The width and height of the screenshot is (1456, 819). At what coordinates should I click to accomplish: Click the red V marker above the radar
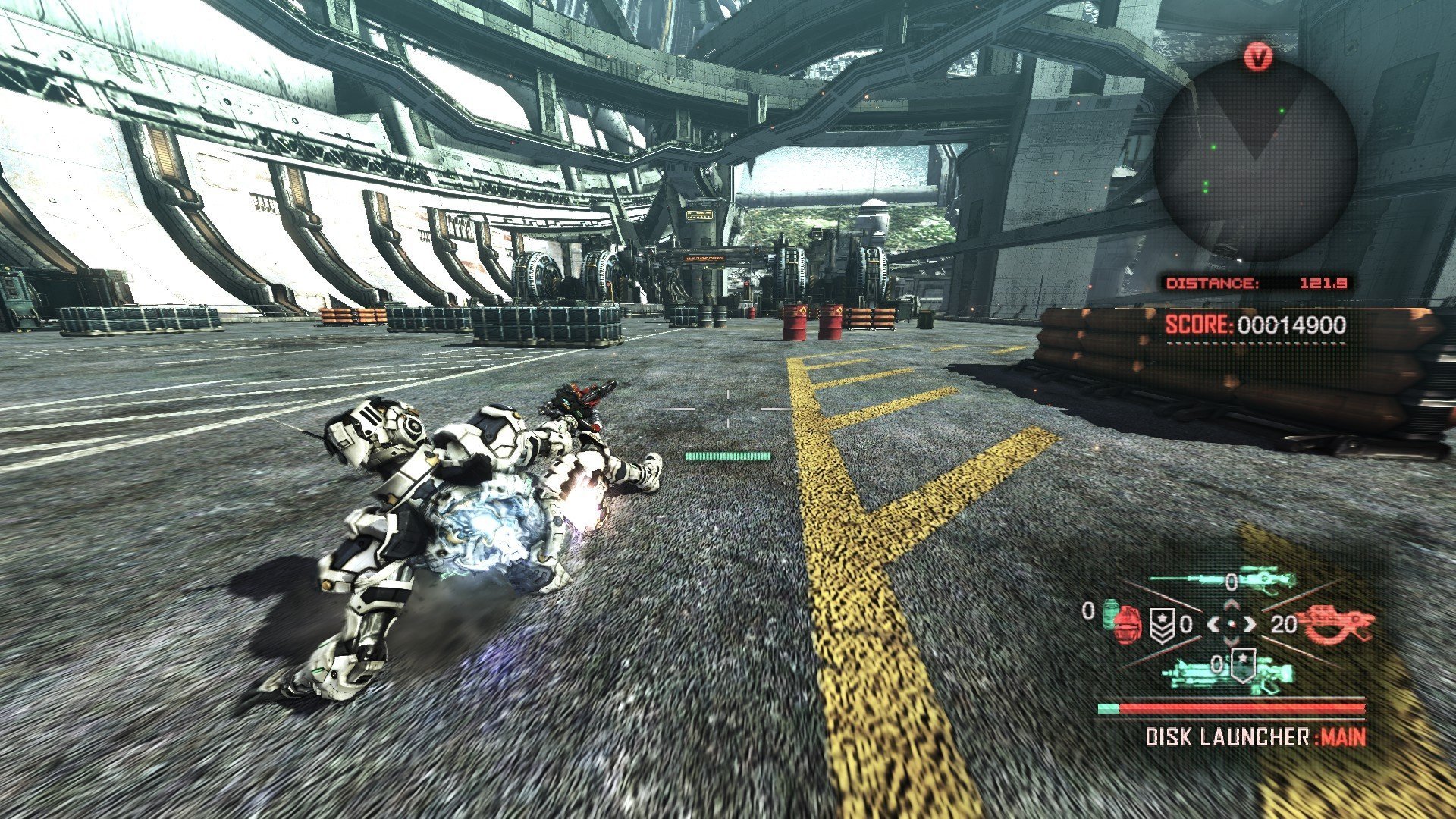tap(1258, 57)
